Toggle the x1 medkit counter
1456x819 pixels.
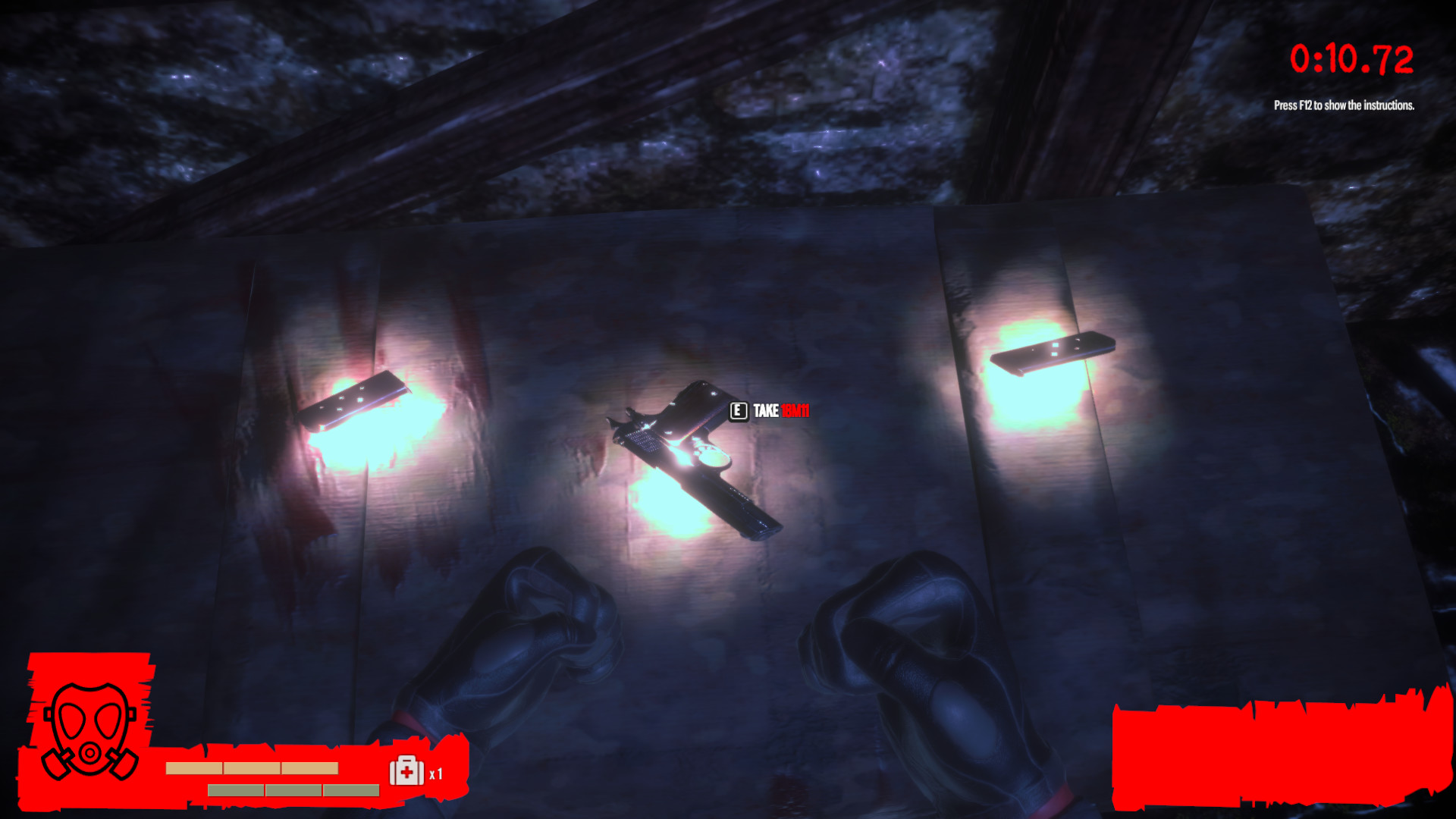[x=436, y=776]
